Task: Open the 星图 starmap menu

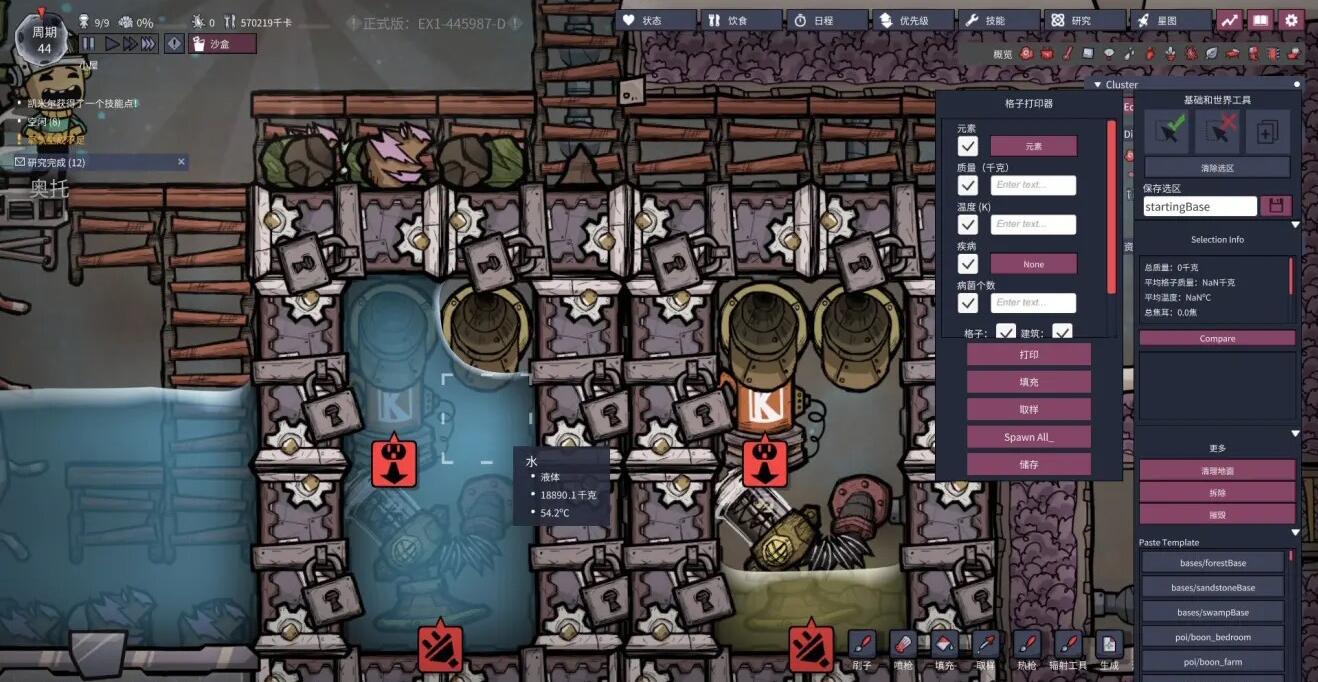Action: [x=1170, y=20]
